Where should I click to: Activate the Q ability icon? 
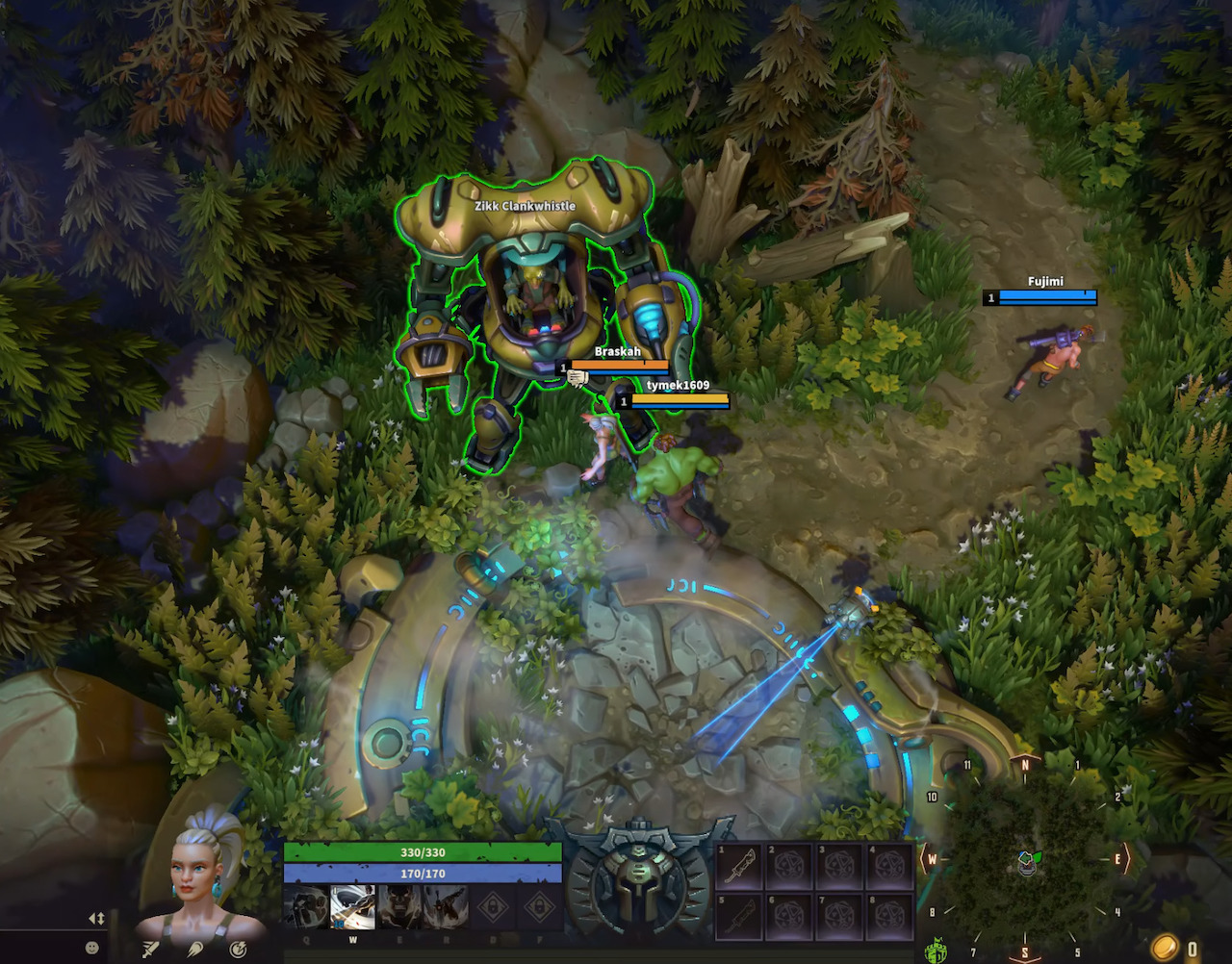pos(305,906)
